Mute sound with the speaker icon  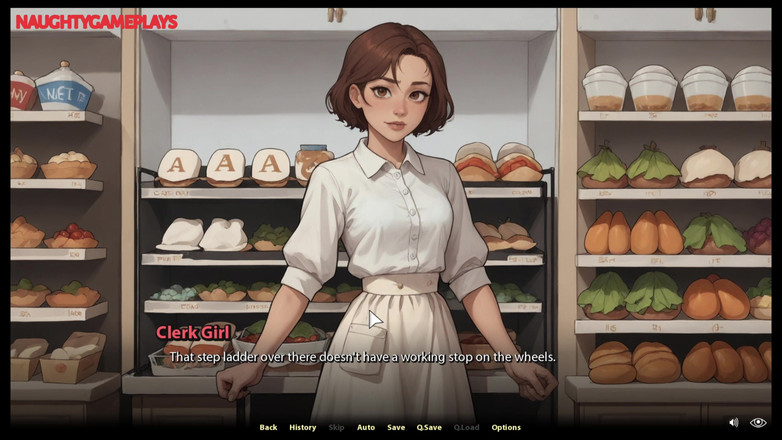pyautogui.click(x=733, y=423)
